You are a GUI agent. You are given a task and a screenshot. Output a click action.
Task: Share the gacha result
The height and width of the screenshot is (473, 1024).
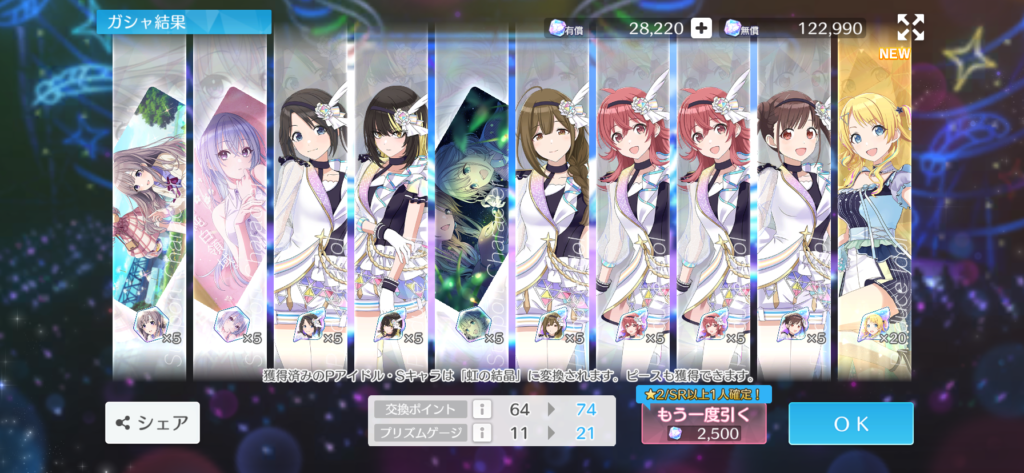coord(152,423)
